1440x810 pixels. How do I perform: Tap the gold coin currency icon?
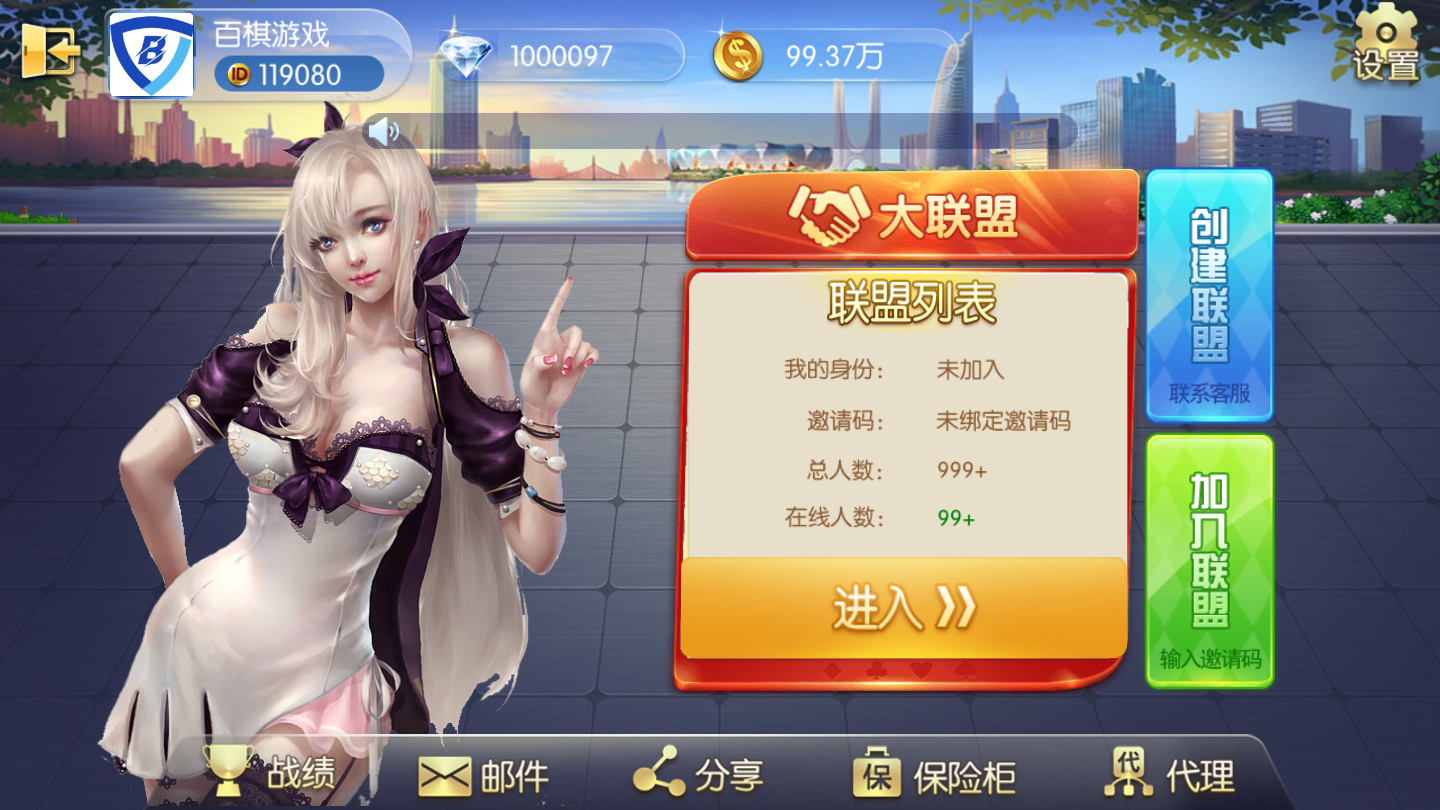[740, 55]
